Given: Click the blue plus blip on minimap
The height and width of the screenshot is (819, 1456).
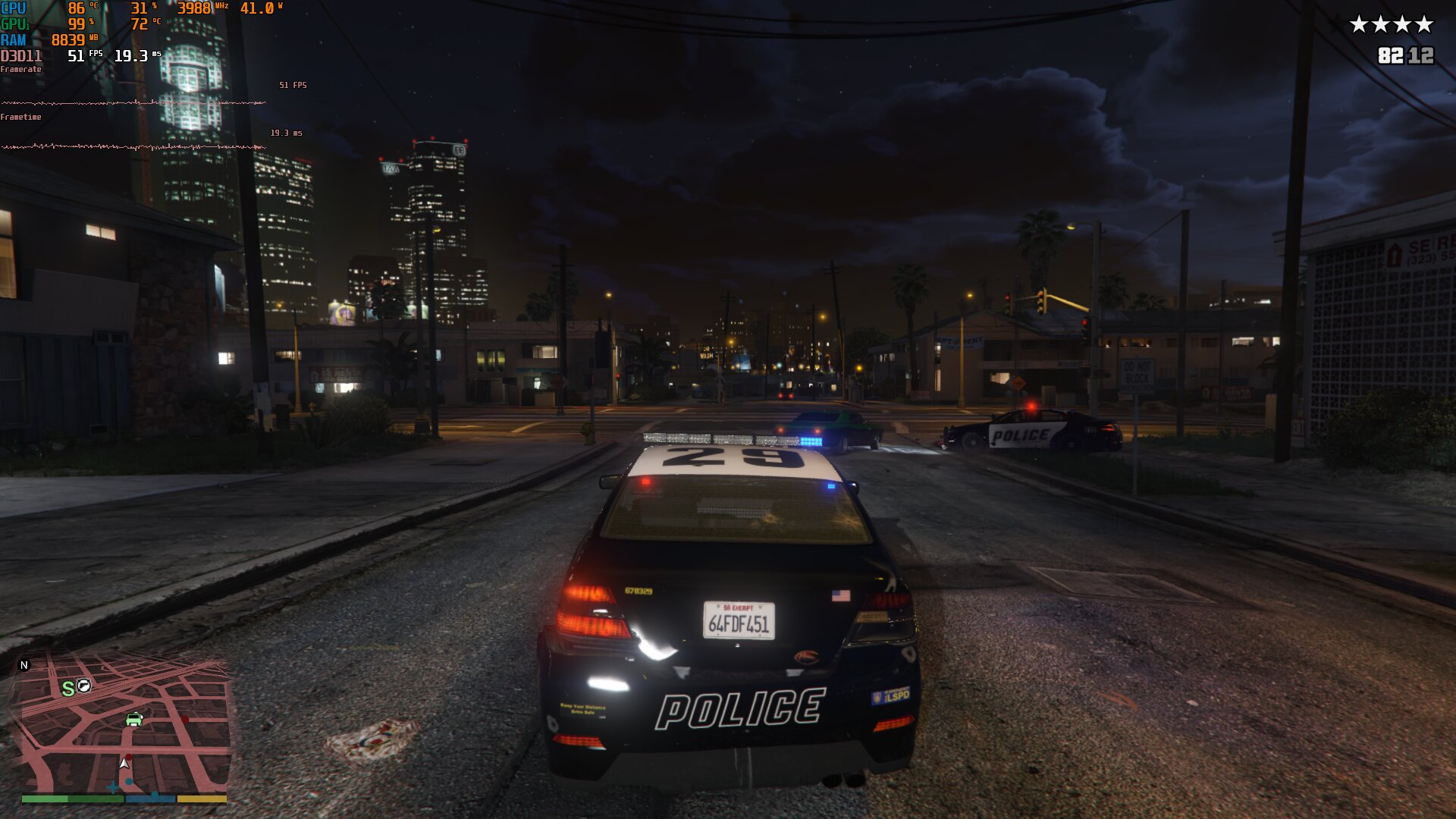Looking at the screenshot, I should coord(113,788).
